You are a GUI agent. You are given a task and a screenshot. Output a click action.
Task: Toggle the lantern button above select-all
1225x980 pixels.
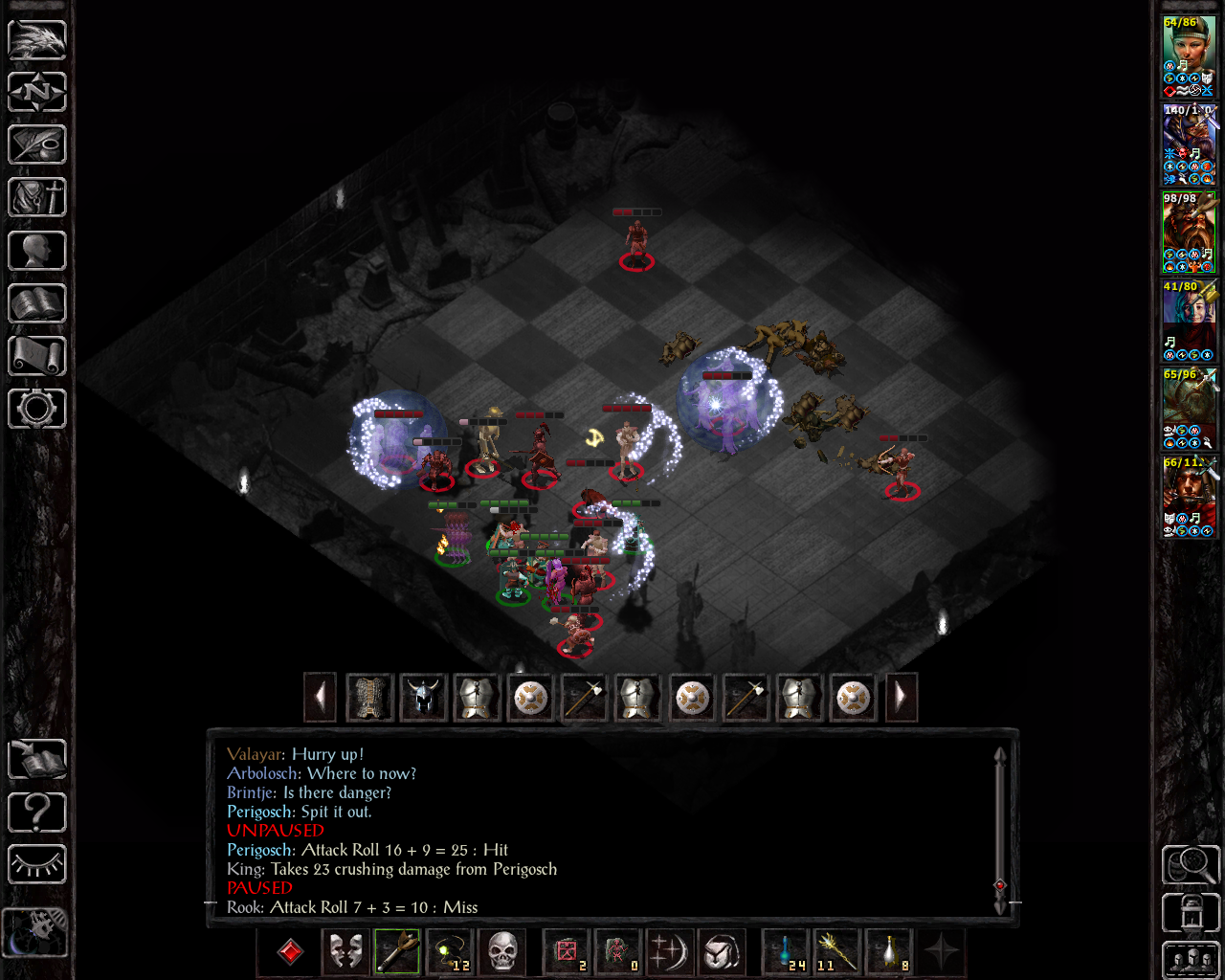pyautogui.click(x=1191, y=912)
